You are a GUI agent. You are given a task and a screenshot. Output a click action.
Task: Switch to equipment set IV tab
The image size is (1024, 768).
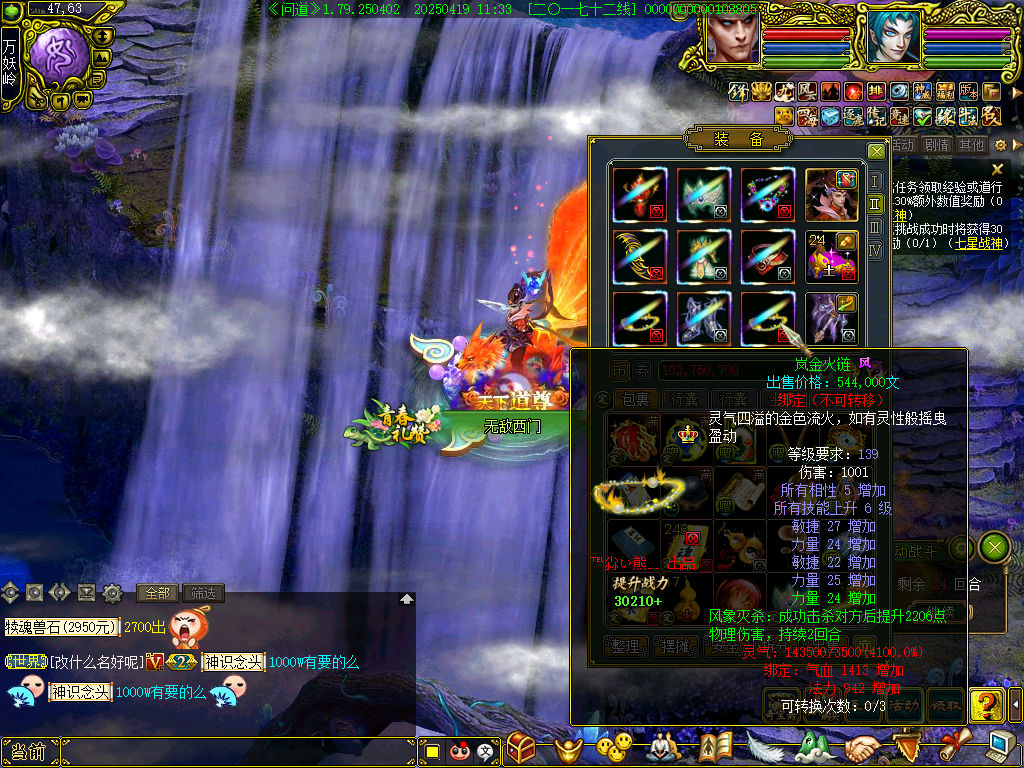(875, 250)
